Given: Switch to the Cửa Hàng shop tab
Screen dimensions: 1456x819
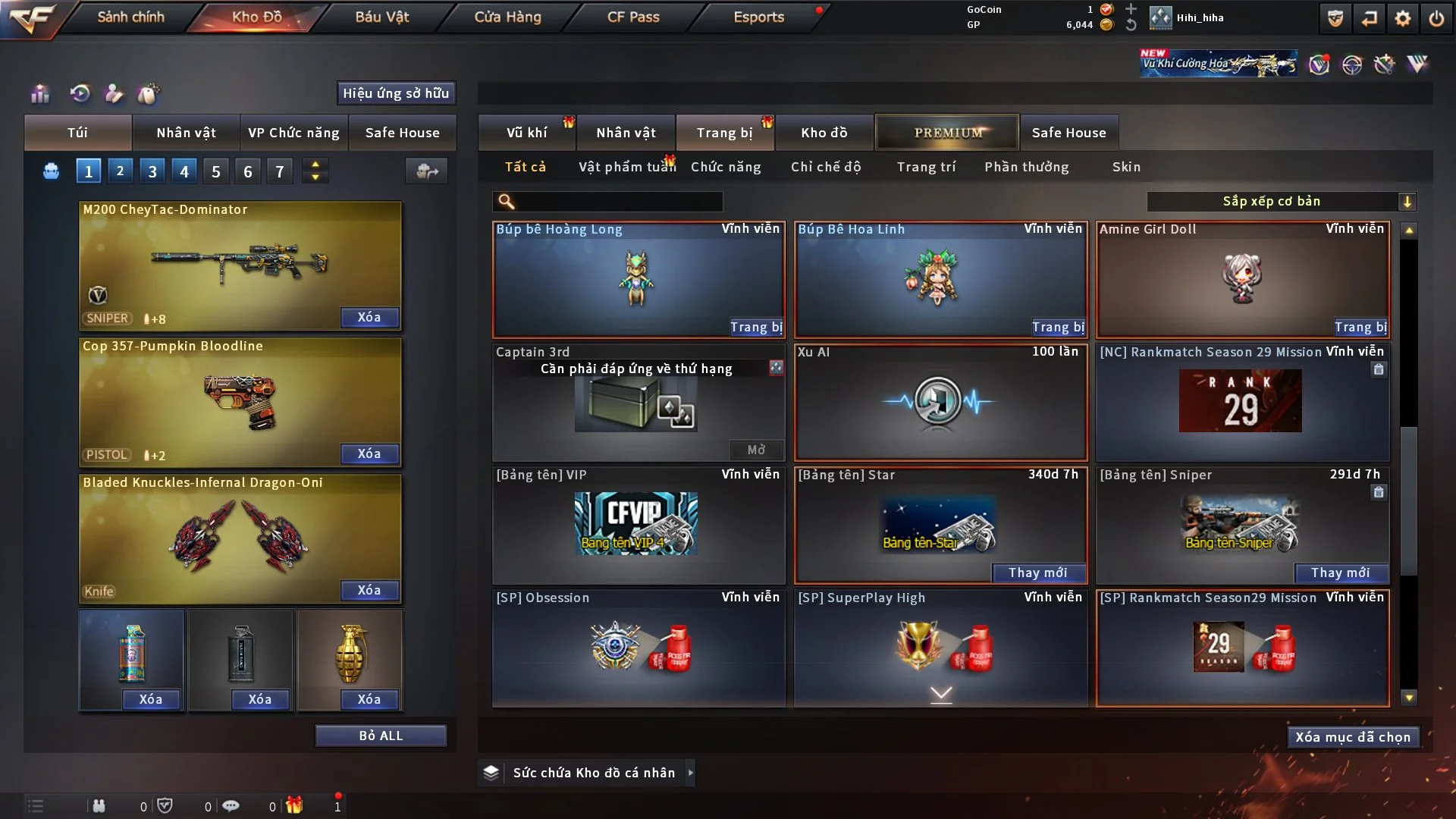Looking at the screenshot, I should pos(507,17).
